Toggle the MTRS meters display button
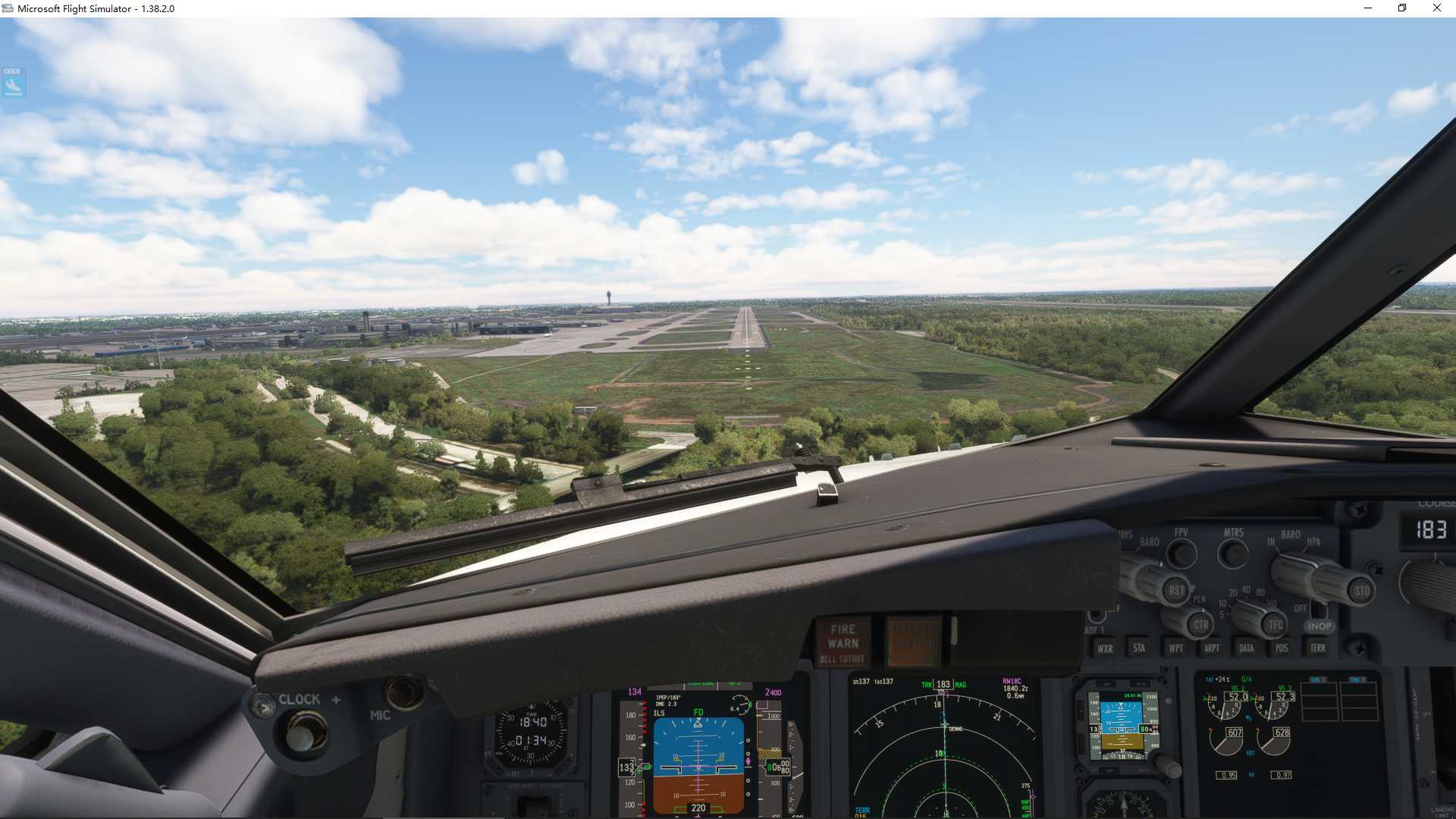1456x819 pixels. (x=1235, y=553)
